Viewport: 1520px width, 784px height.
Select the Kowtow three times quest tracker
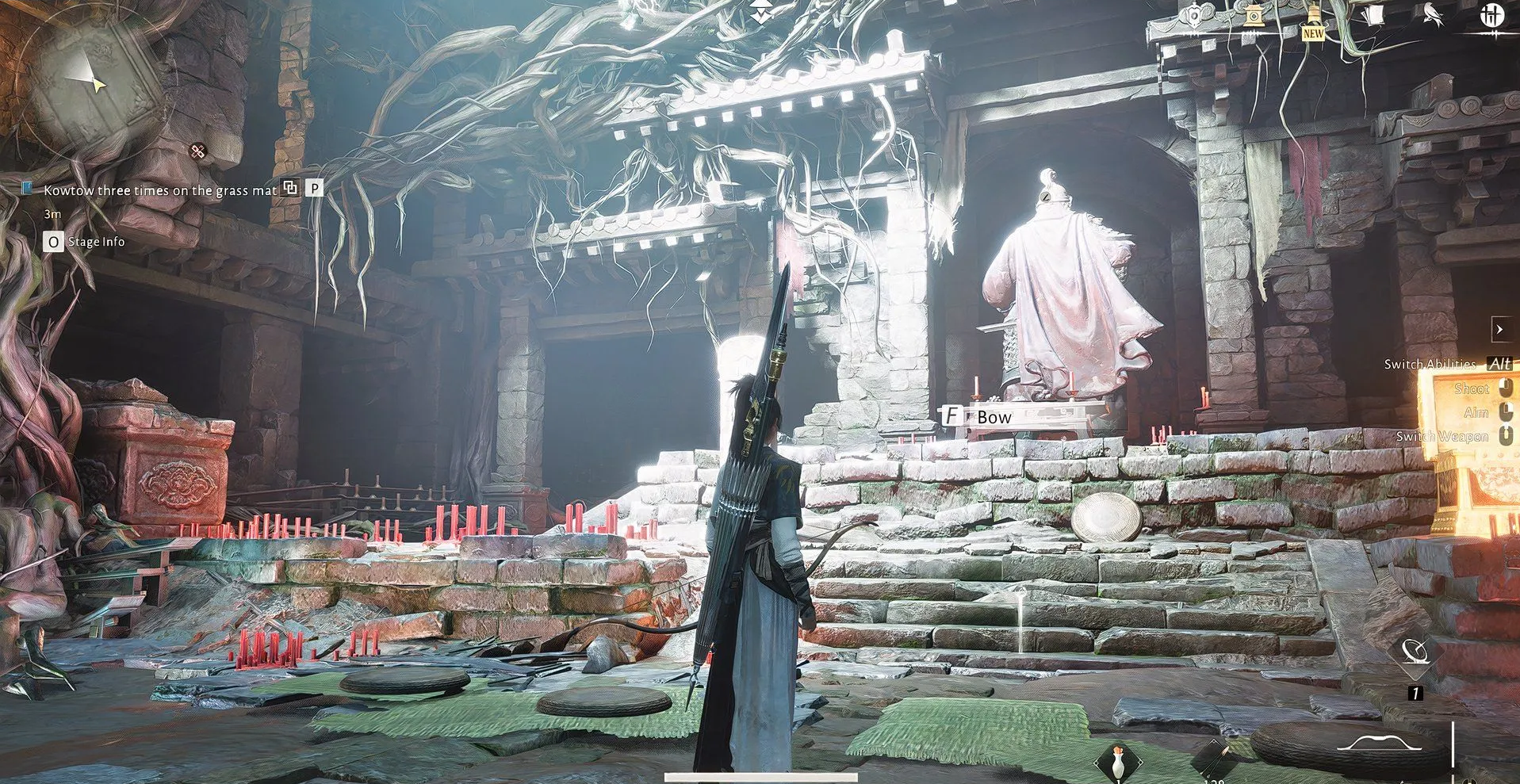click(160, 190)
